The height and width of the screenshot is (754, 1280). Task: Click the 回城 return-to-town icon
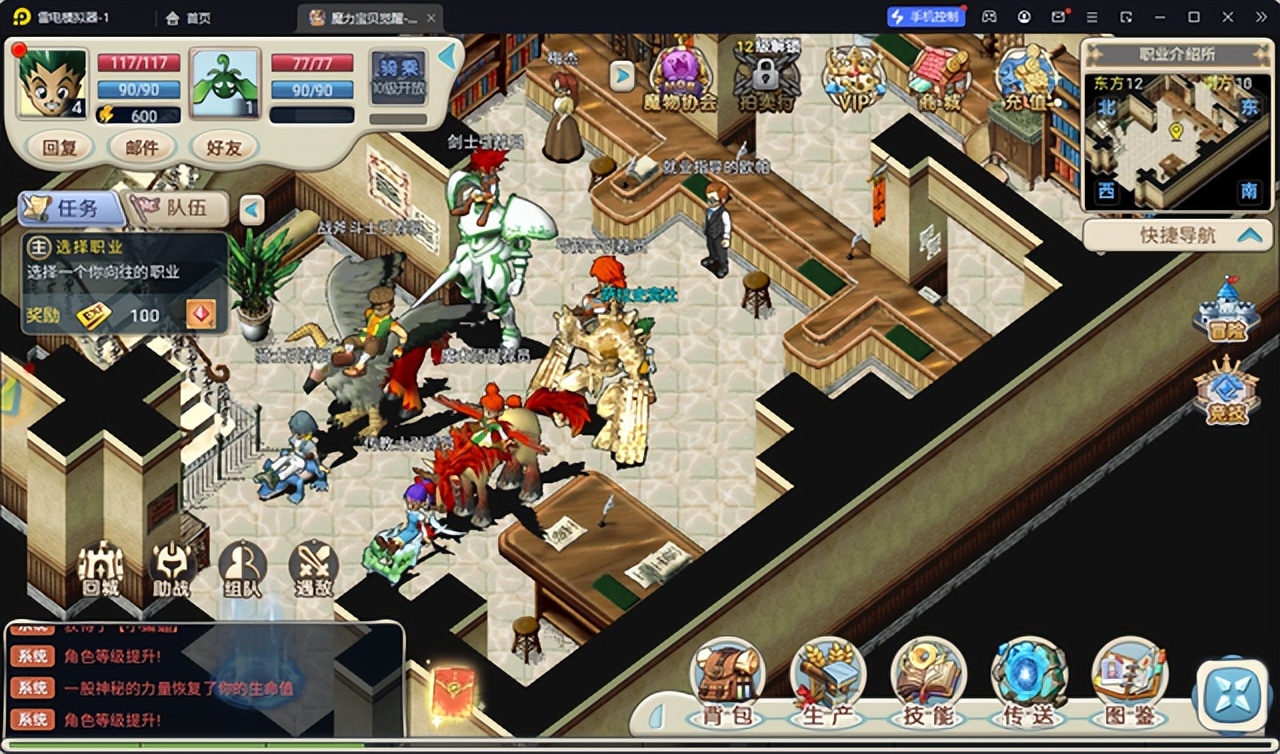pyautogui.click(x=100, y=568)
